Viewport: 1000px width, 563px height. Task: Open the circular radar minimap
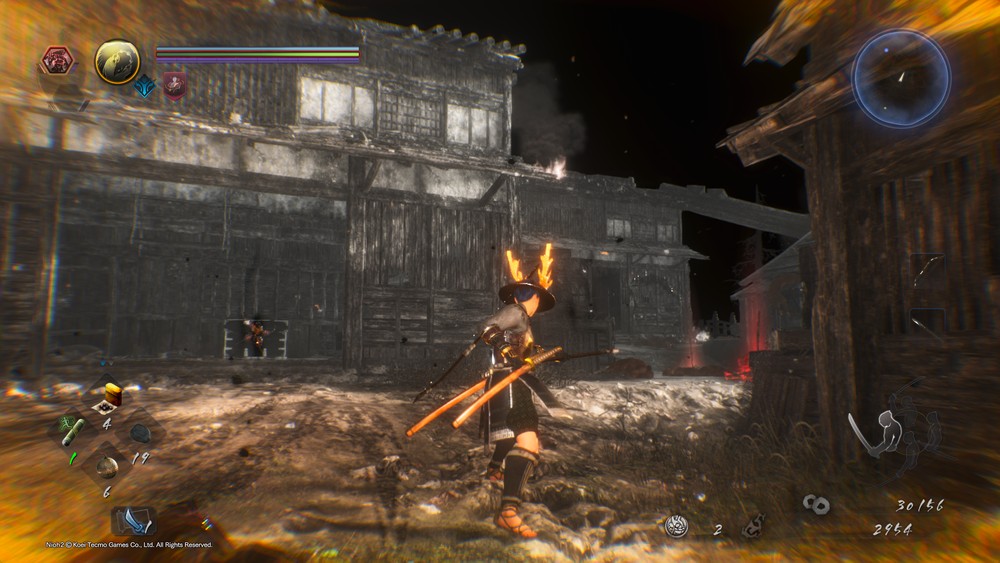900,78
